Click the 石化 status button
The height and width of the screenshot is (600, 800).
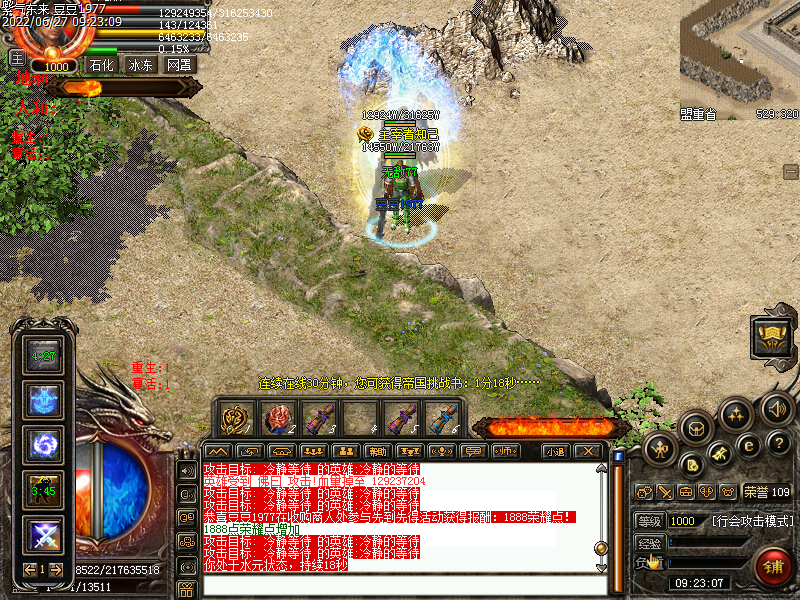(x=102, y=65)
